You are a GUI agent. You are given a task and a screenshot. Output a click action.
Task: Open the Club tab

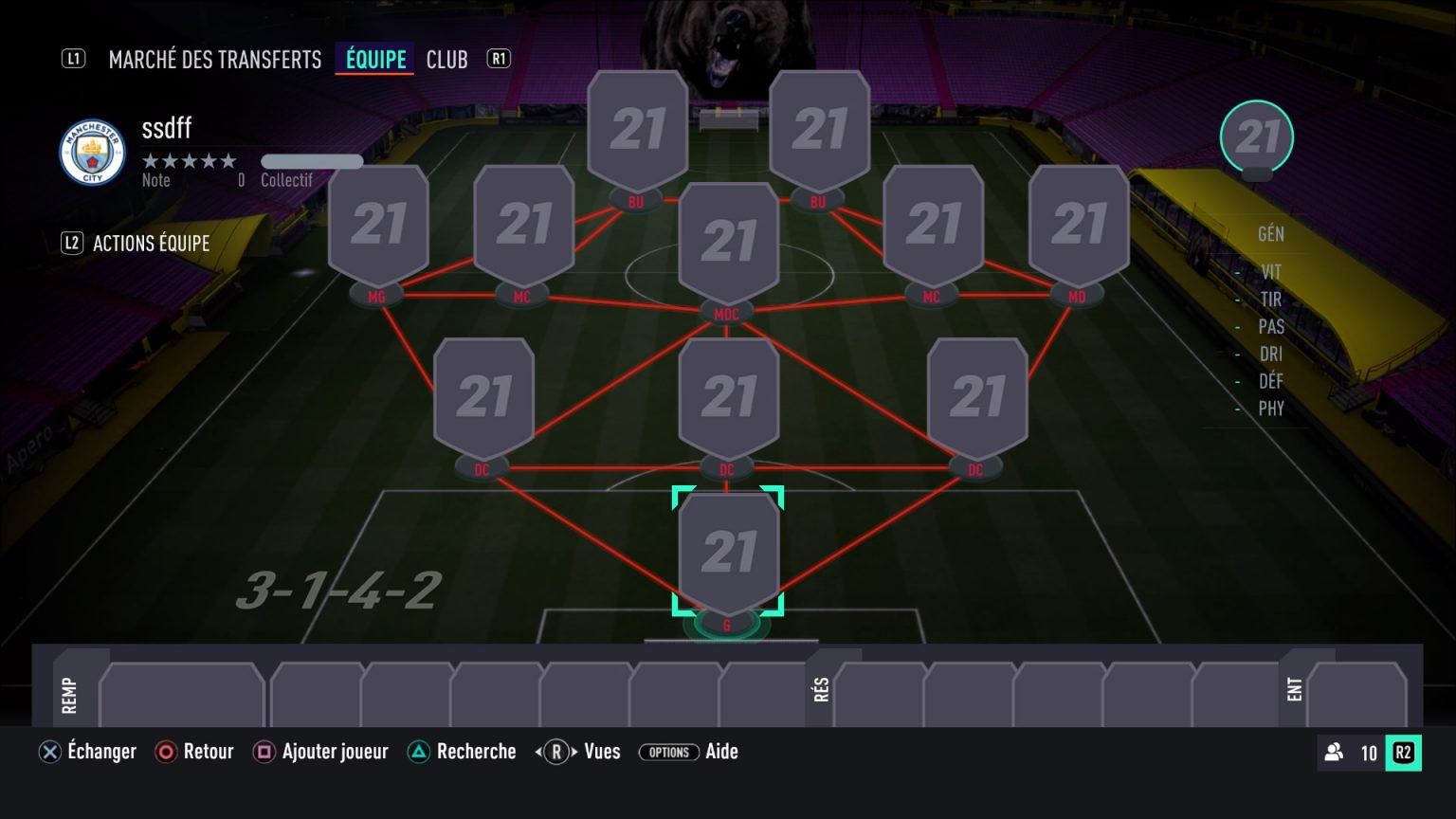[446, 58]
